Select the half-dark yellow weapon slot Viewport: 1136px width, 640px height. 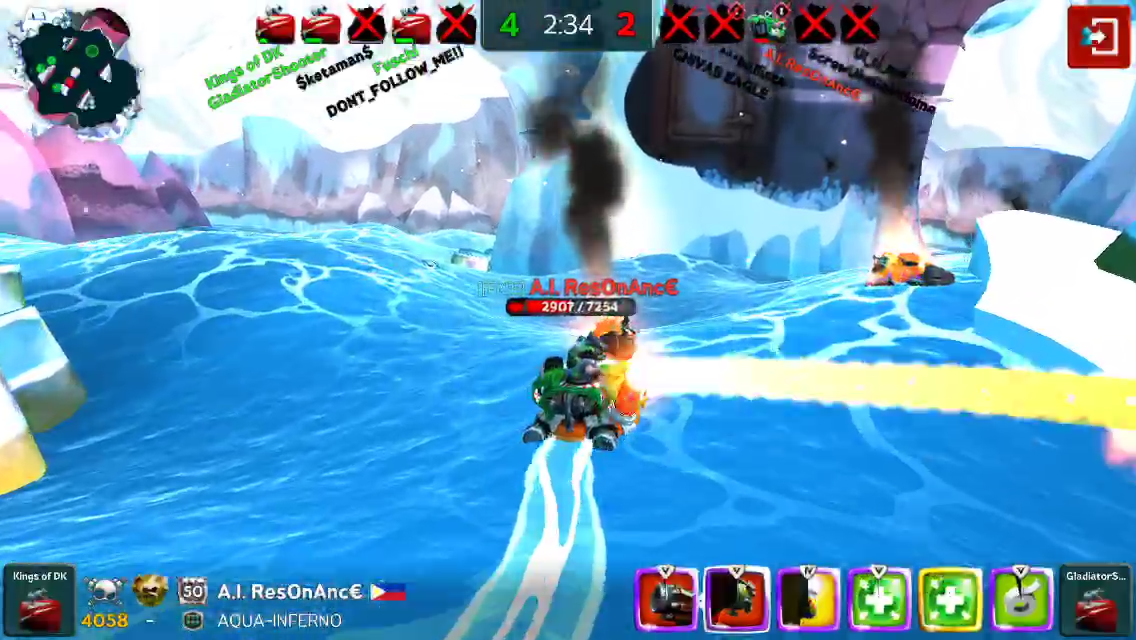(x=808, y=600)
